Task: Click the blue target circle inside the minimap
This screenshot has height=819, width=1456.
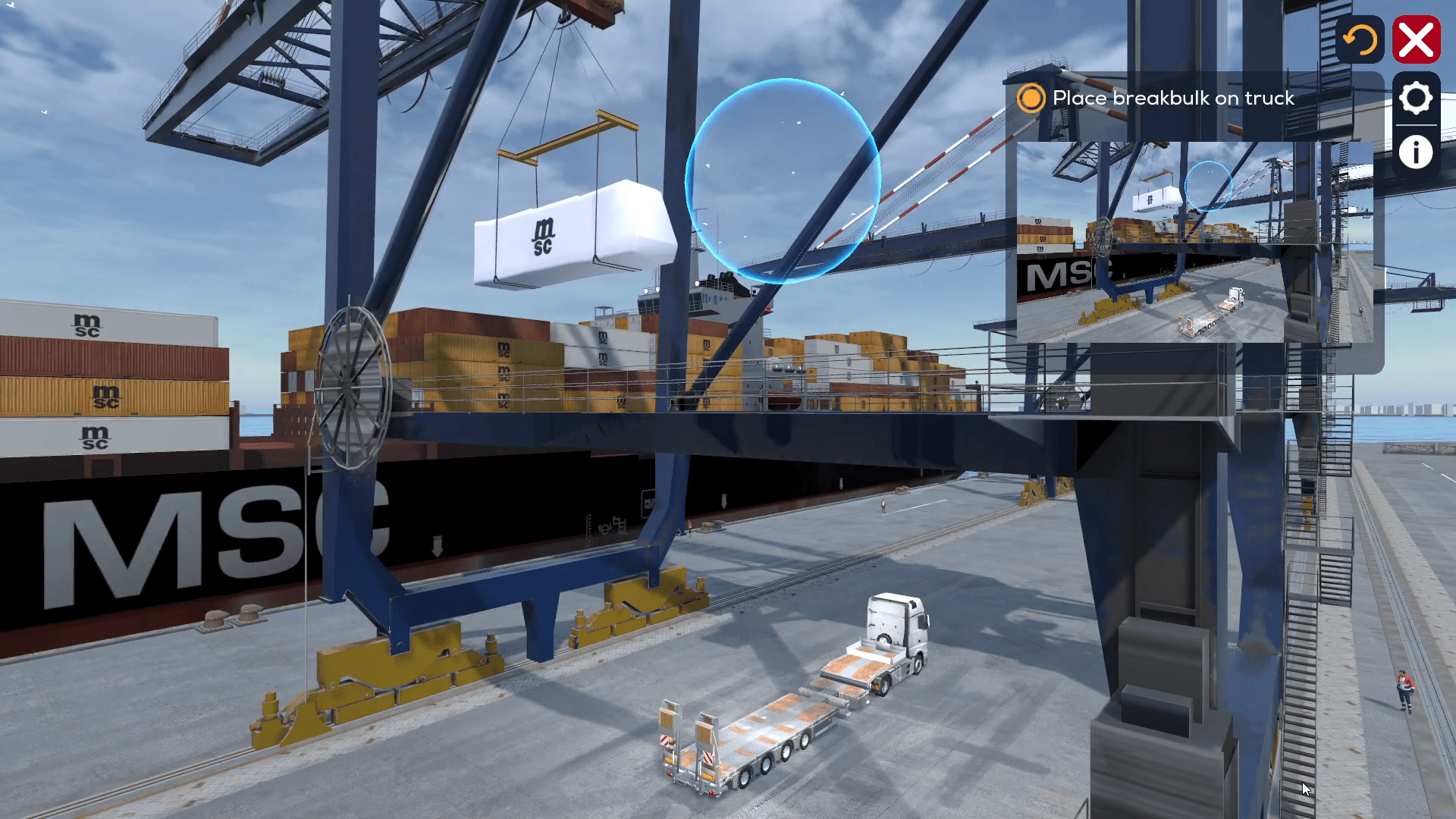Action: 1210,184
